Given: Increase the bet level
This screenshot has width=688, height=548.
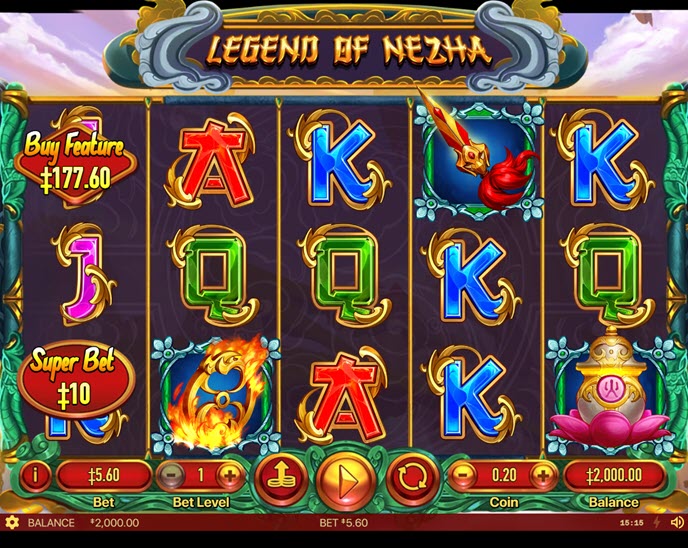Looking at the screenshot, I should [x=230, y=475].
